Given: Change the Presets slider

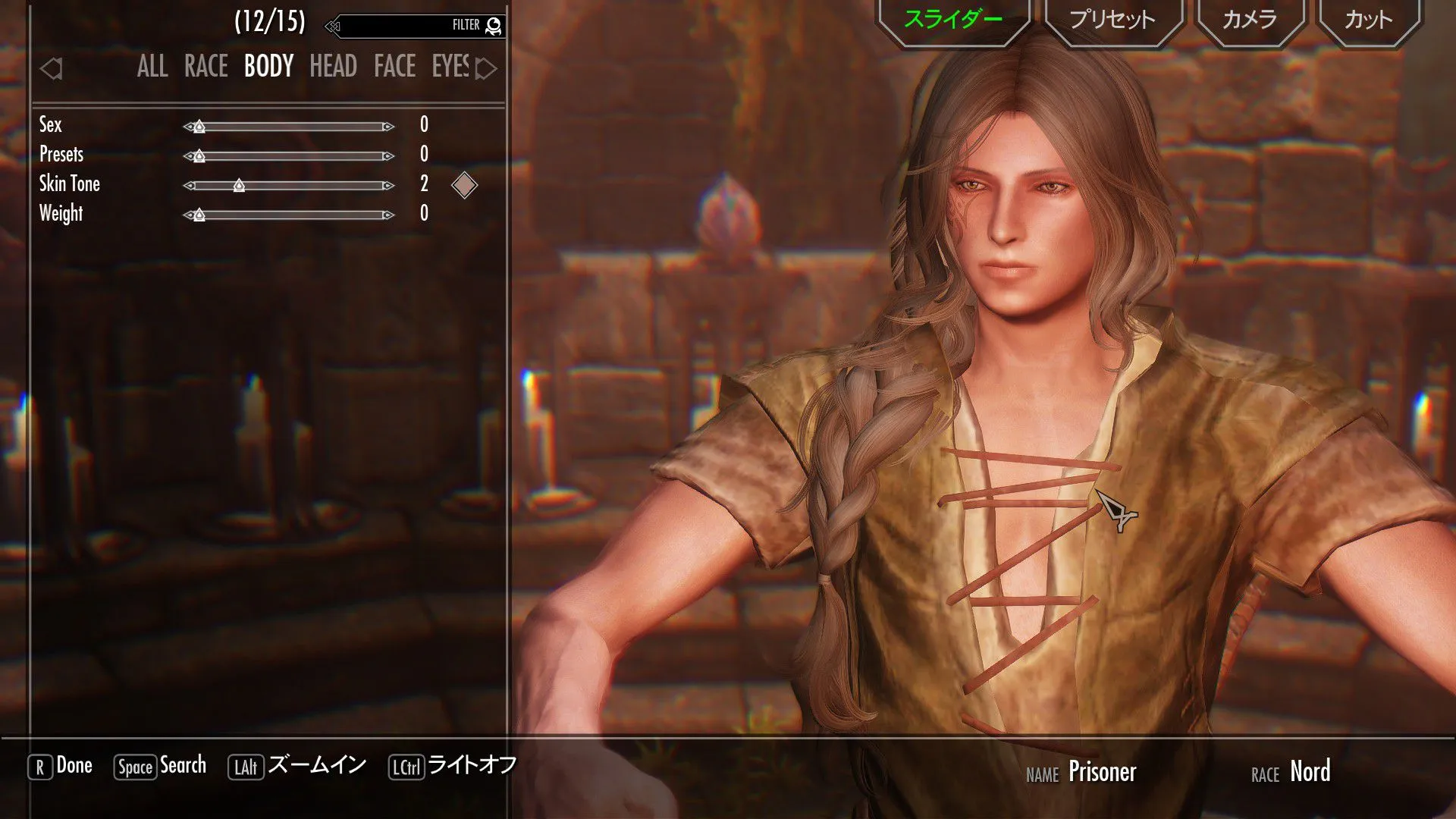Looking at the screenshot, I should tap(288, 156).
